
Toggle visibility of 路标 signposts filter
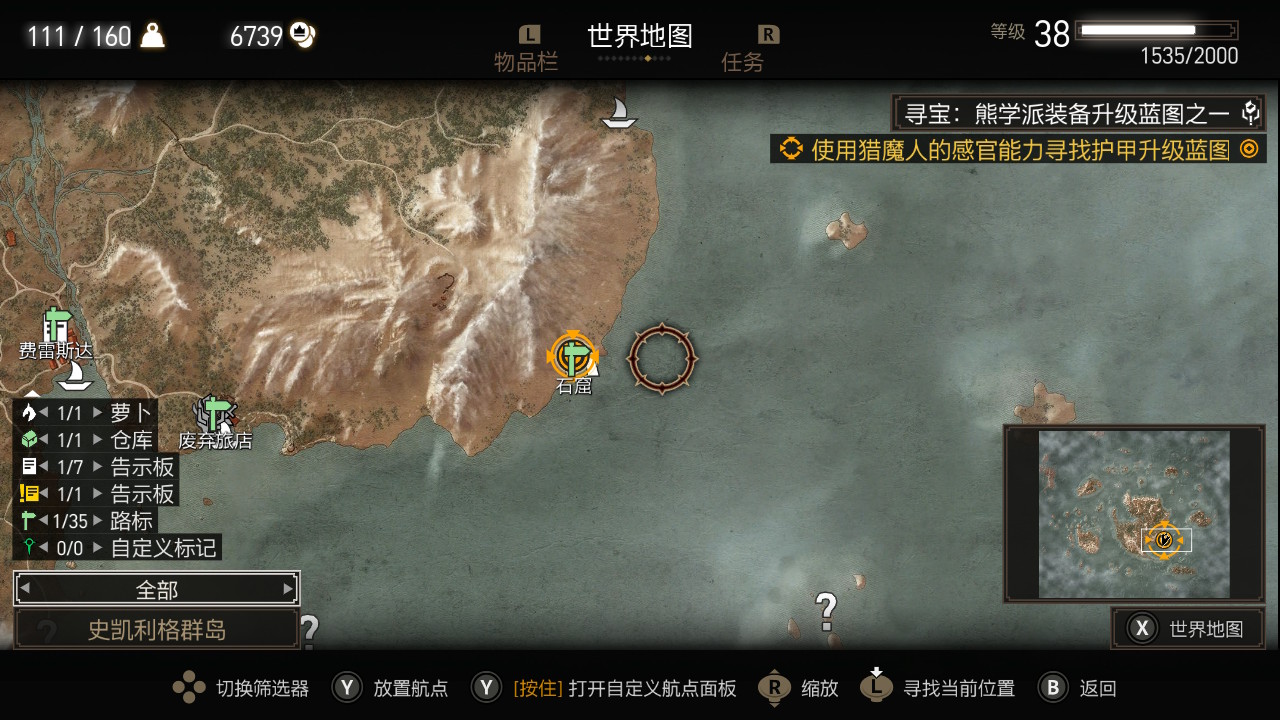[x=27, y=520]
